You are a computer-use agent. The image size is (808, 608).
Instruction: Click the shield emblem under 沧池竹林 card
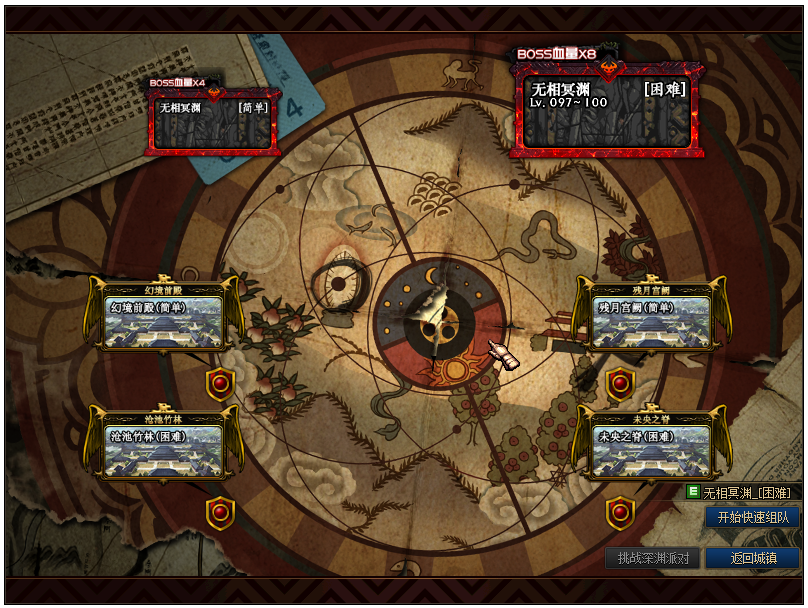click(220, 513)
